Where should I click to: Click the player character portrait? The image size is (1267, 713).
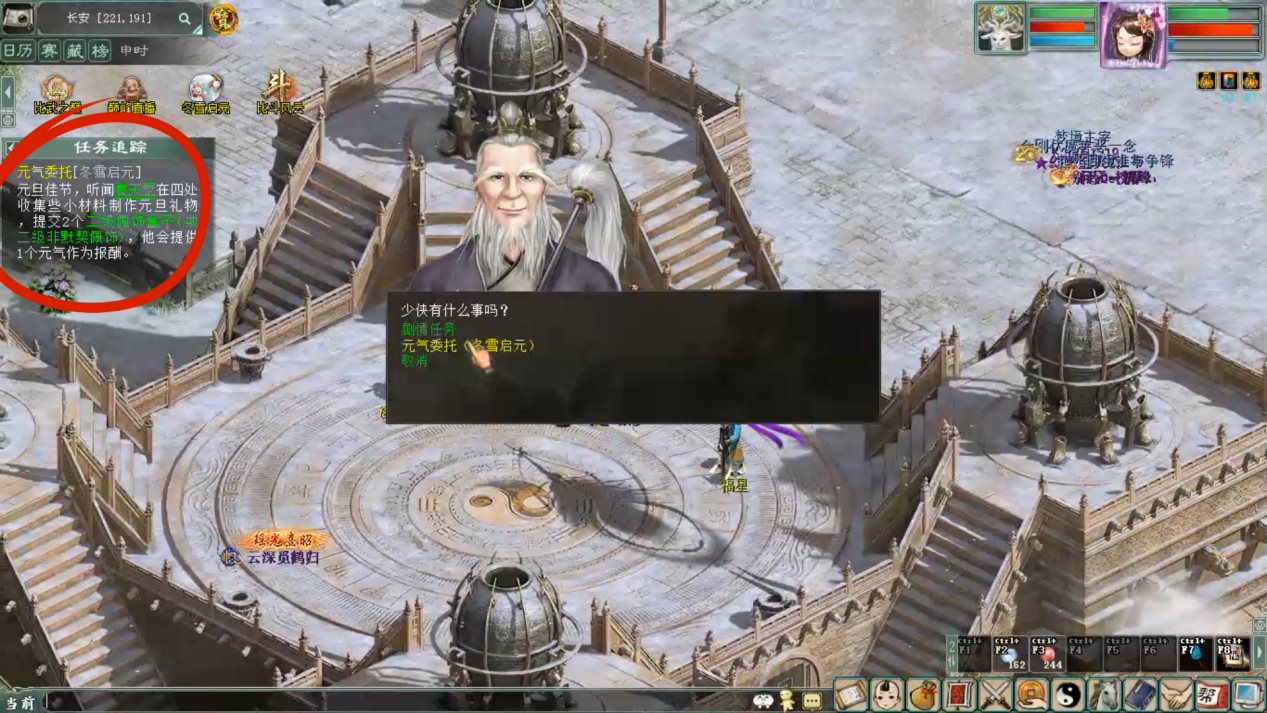(x=1133, y=34)
